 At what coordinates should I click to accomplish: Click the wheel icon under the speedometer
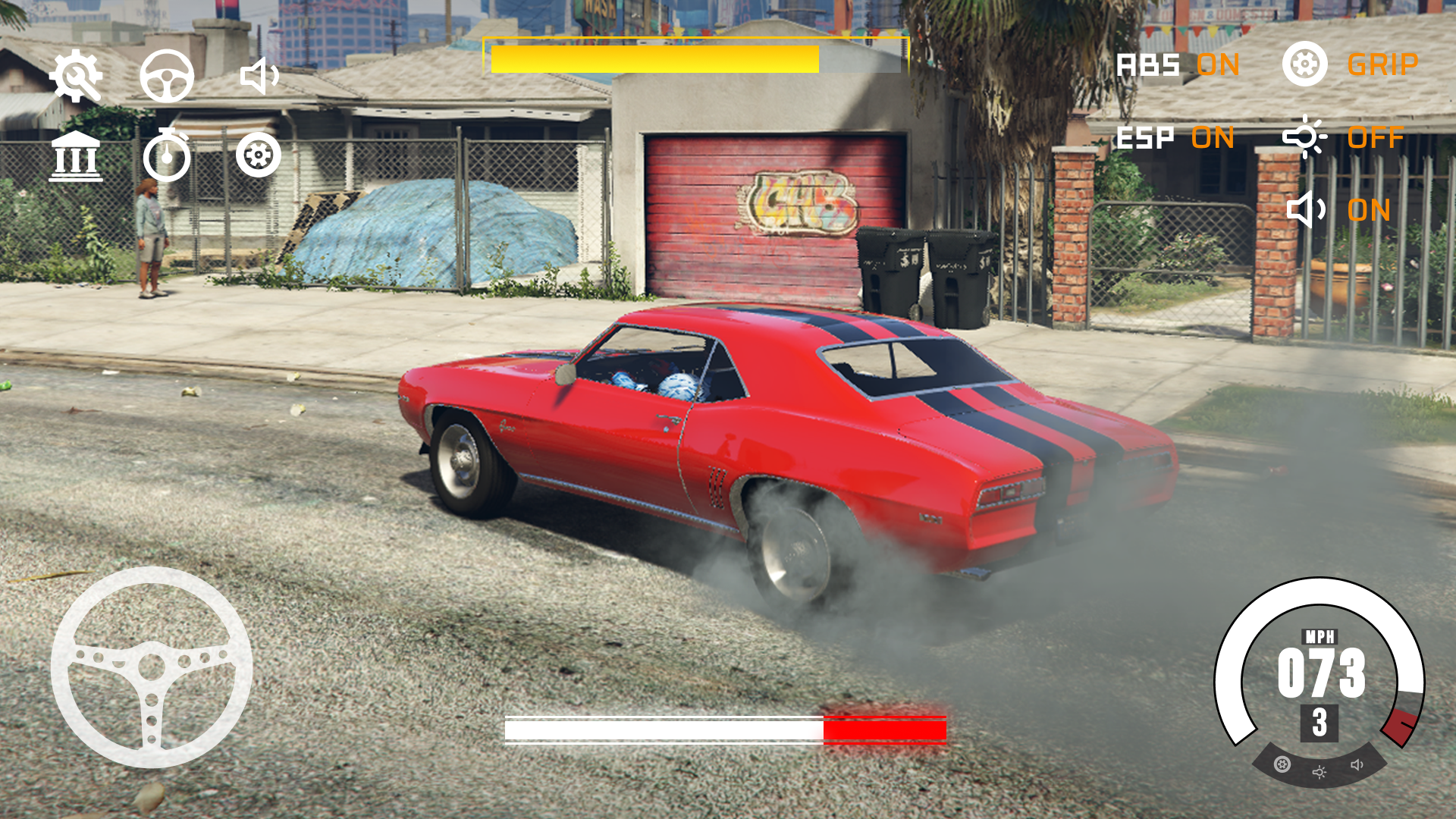click(x=1282, y=764)
